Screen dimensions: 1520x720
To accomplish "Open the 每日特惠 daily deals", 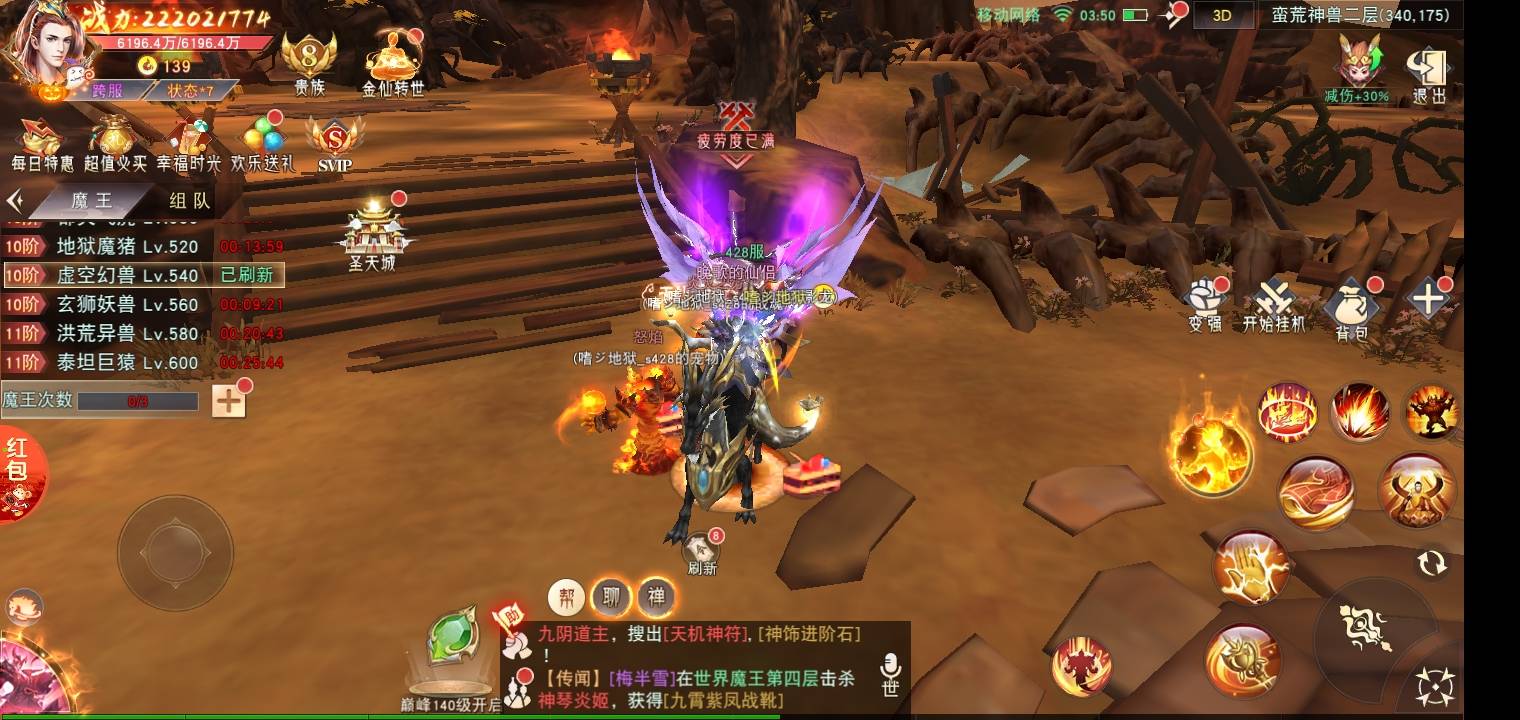I will tap(42, 142).
